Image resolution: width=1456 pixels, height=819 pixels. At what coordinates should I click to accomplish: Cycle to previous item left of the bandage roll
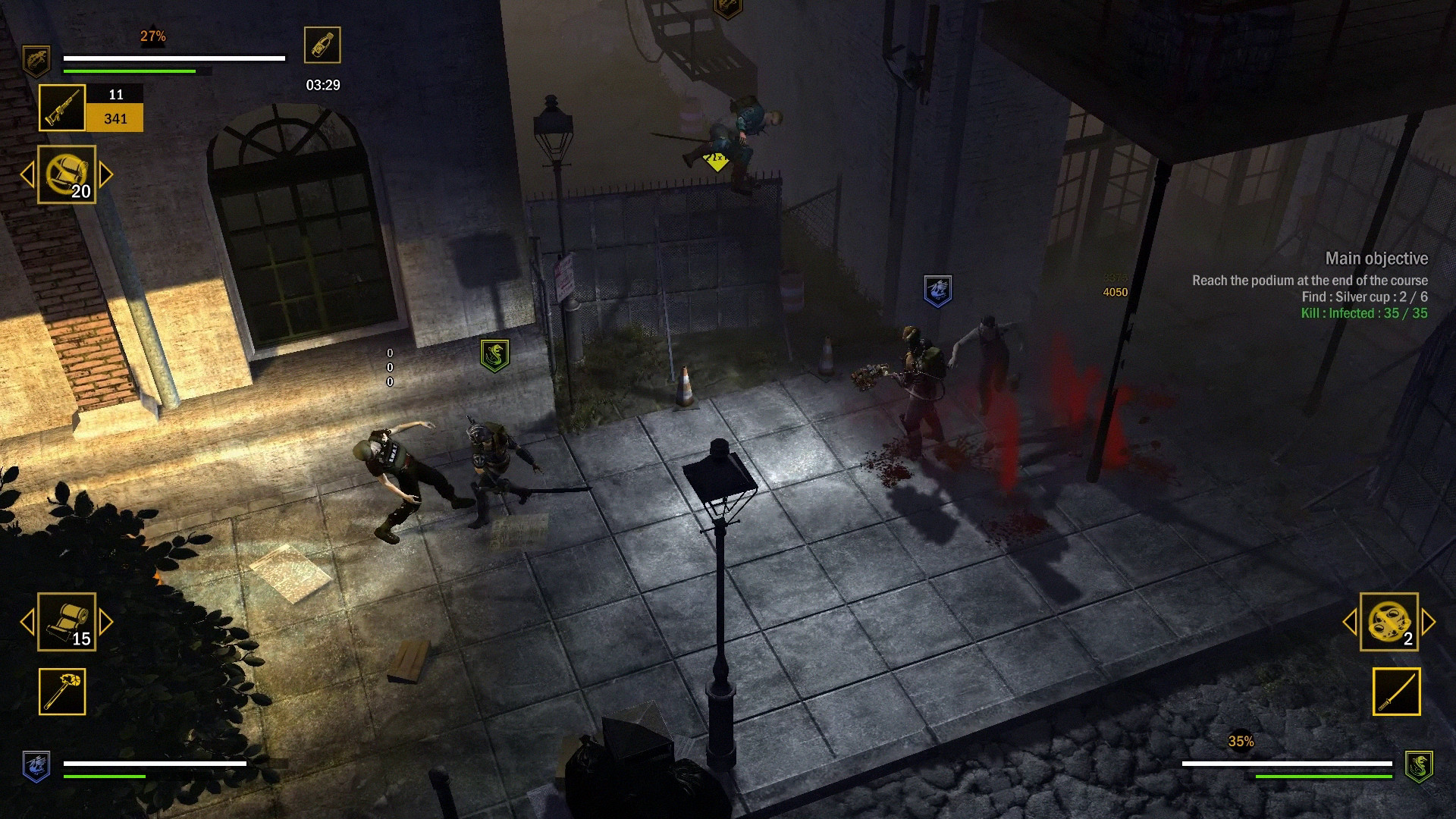[x=27, y=622]
